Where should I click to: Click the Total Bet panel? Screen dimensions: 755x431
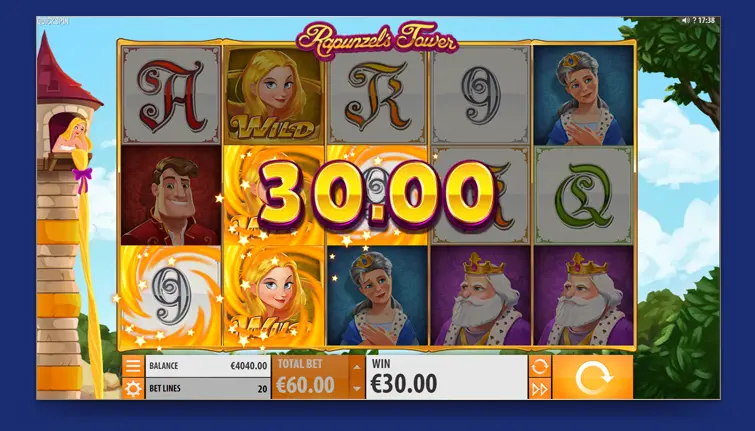(311, 377)
